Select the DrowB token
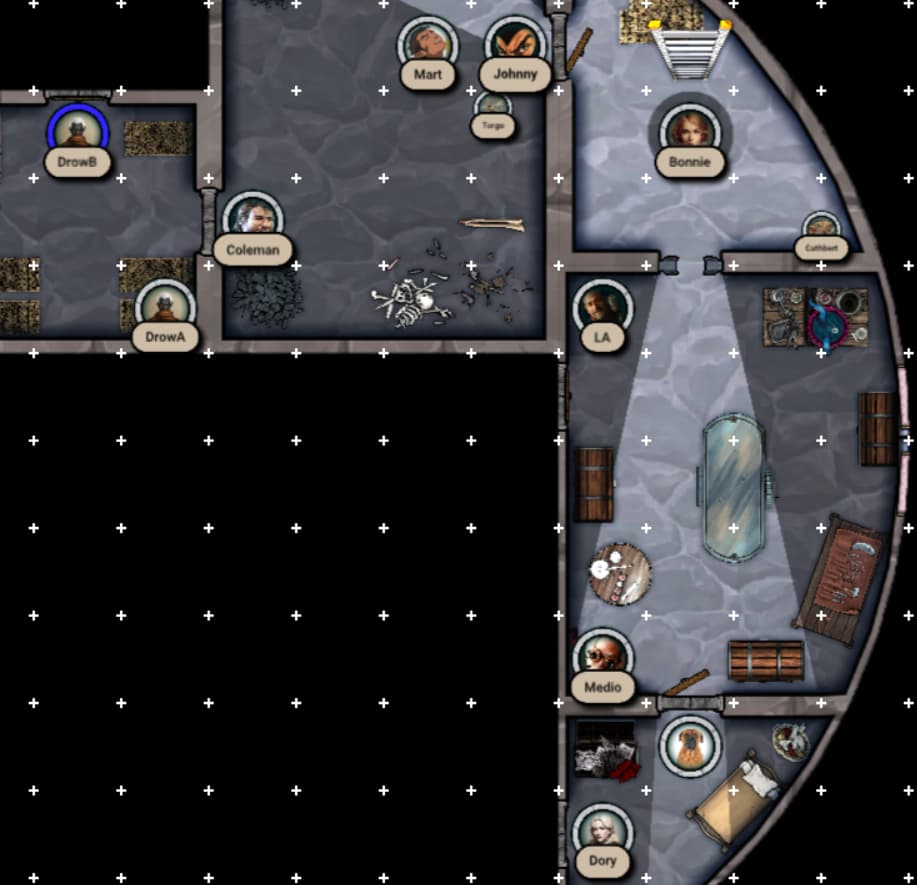Viewport: 917px width, 885px height. (77, 132)
